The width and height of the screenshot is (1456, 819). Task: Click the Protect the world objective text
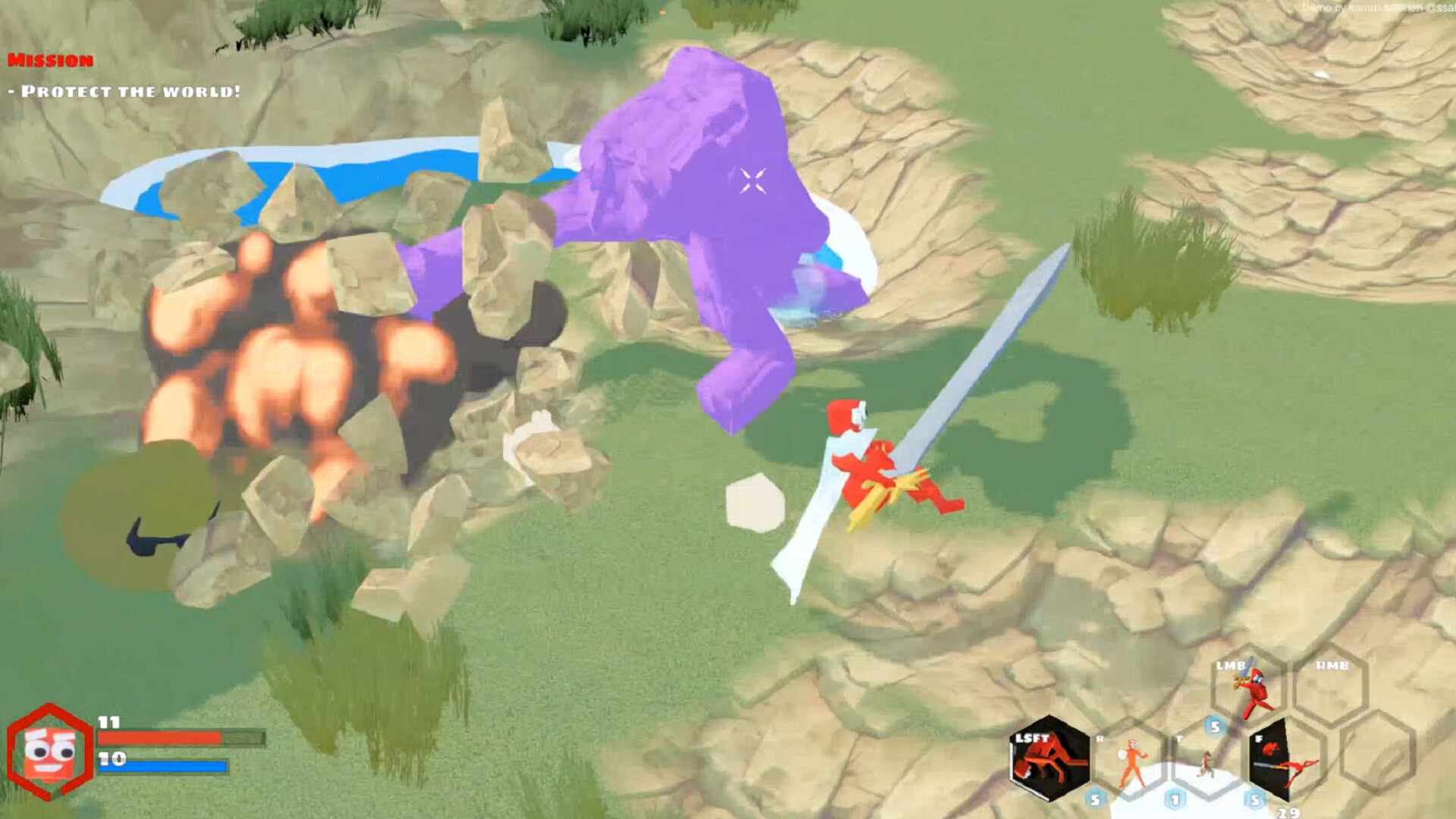pyautogui.click(x=121, y=91)
